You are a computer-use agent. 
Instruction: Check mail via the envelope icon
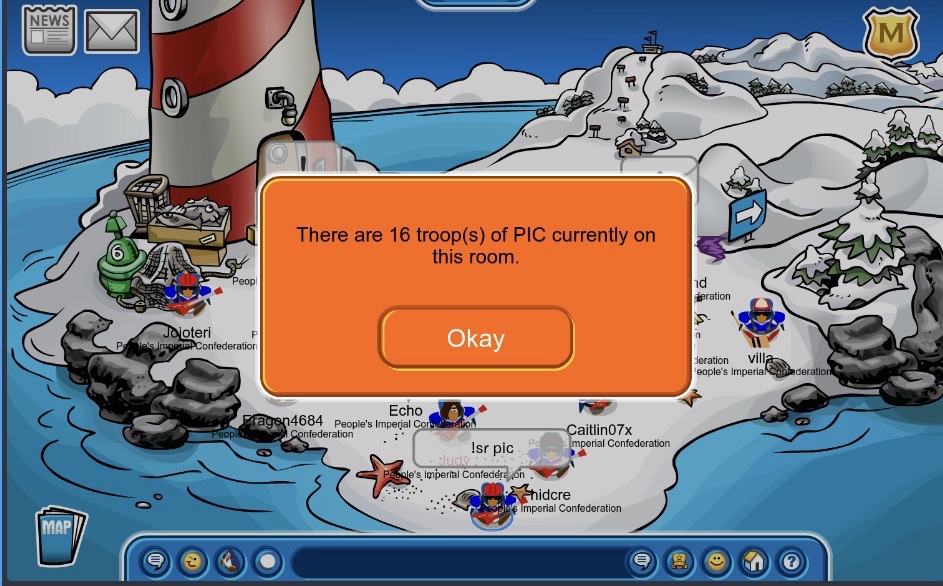tap(112, 31)
